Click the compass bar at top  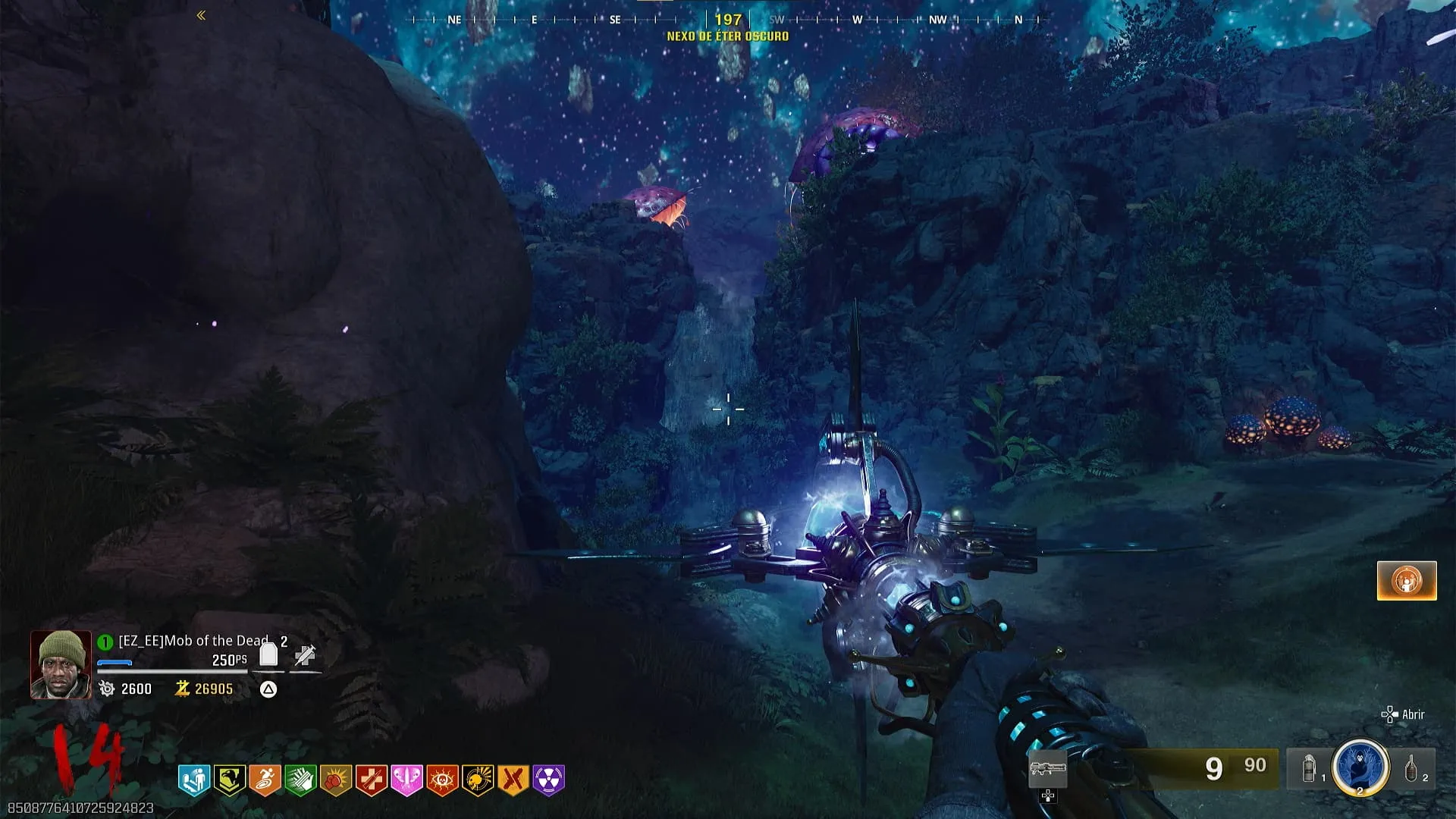click(x=728, y=20)
